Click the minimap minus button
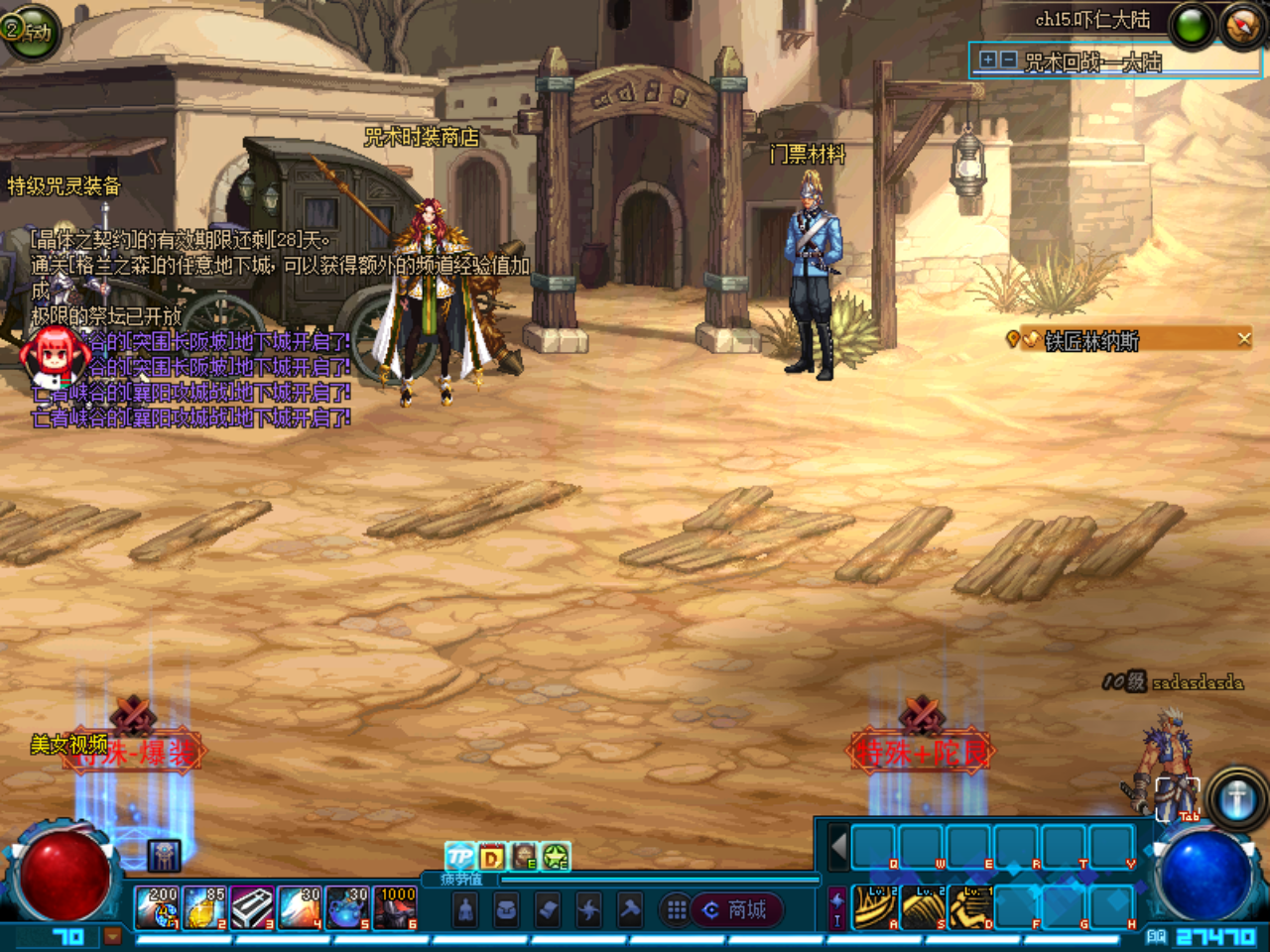Screen dimensions: 1270x952 [x=1008, y=60]
